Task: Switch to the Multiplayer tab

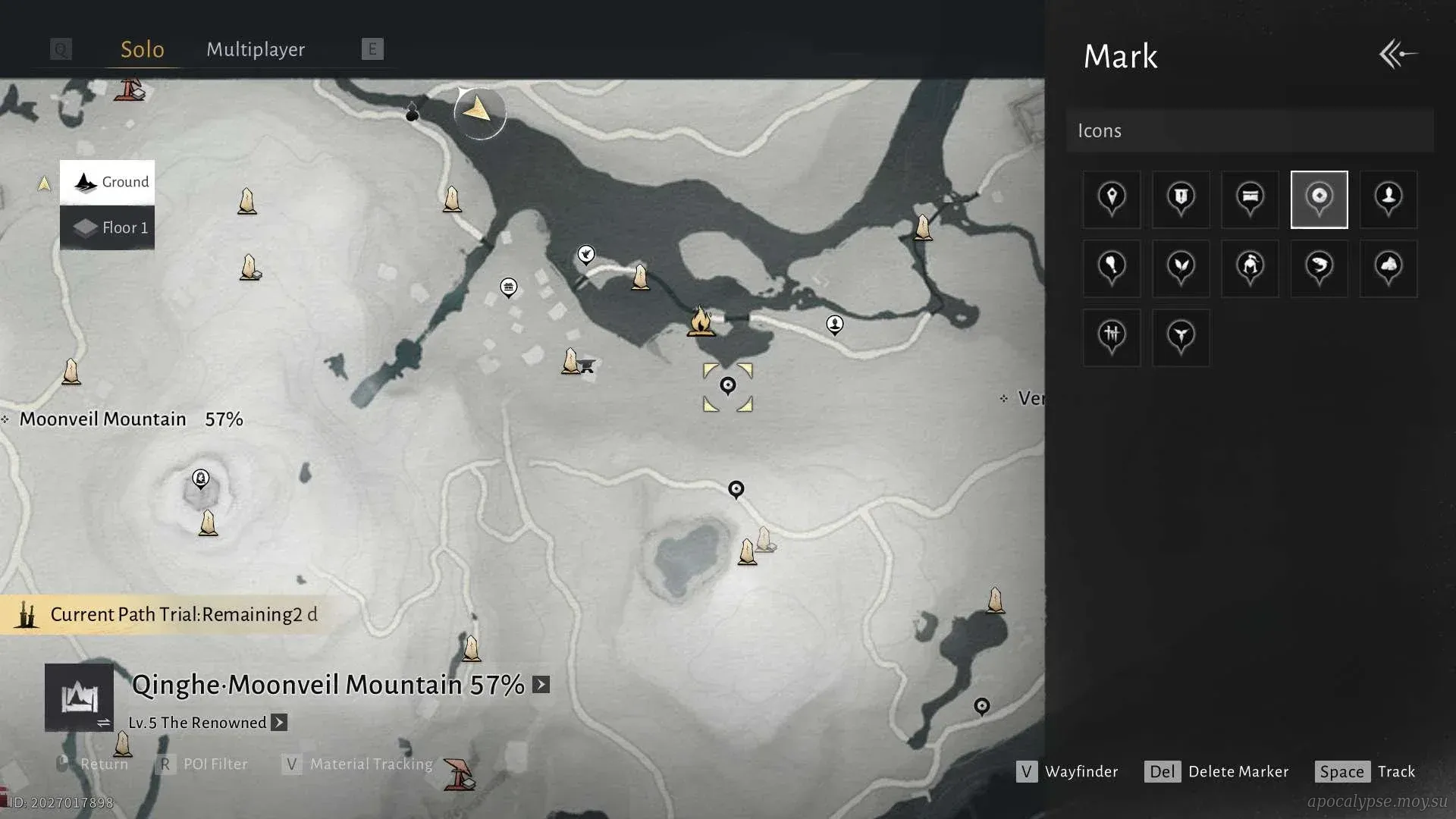Action: point(256,49)
